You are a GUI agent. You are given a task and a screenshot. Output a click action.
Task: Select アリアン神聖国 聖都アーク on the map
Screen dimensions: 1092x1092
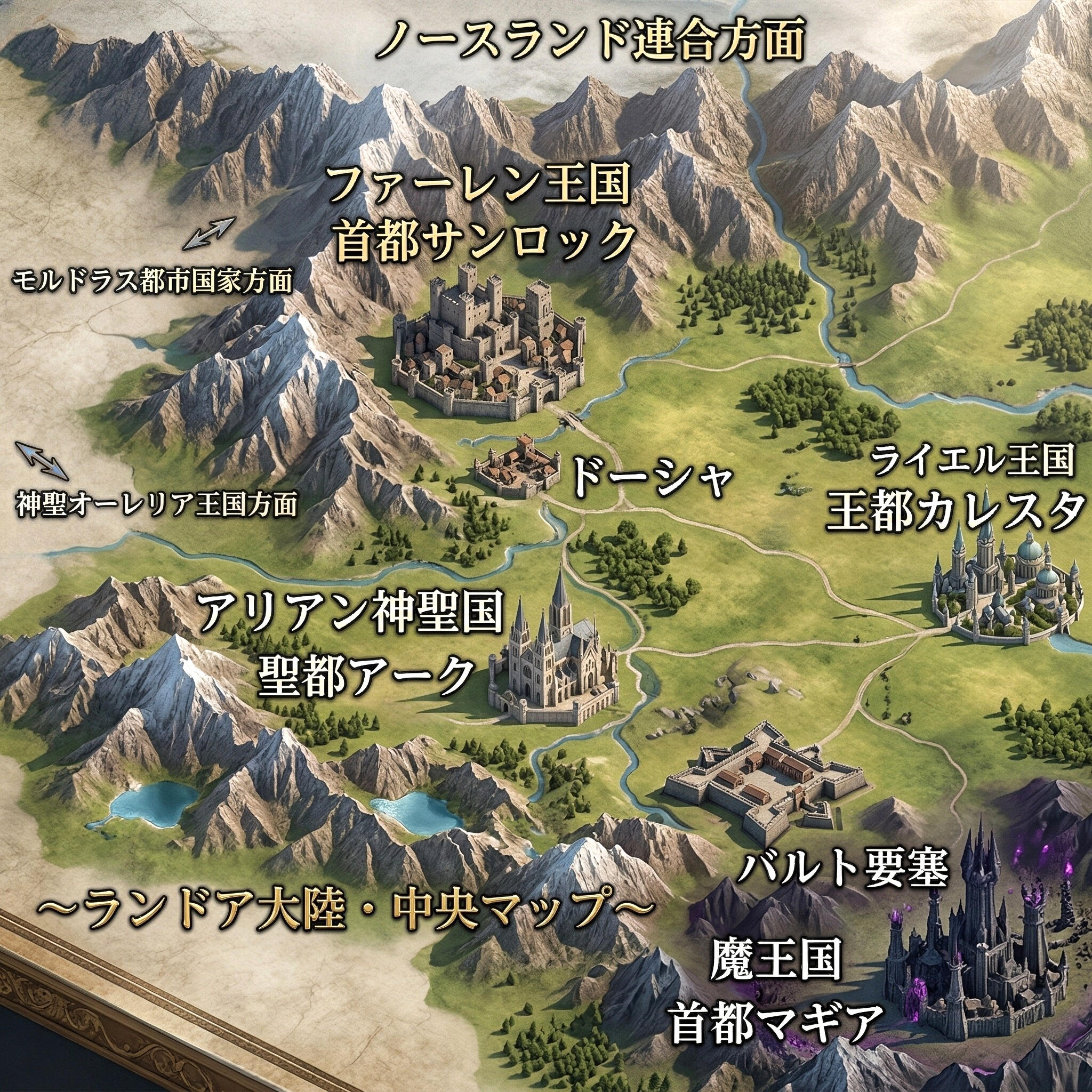click(x=351, y=646)
